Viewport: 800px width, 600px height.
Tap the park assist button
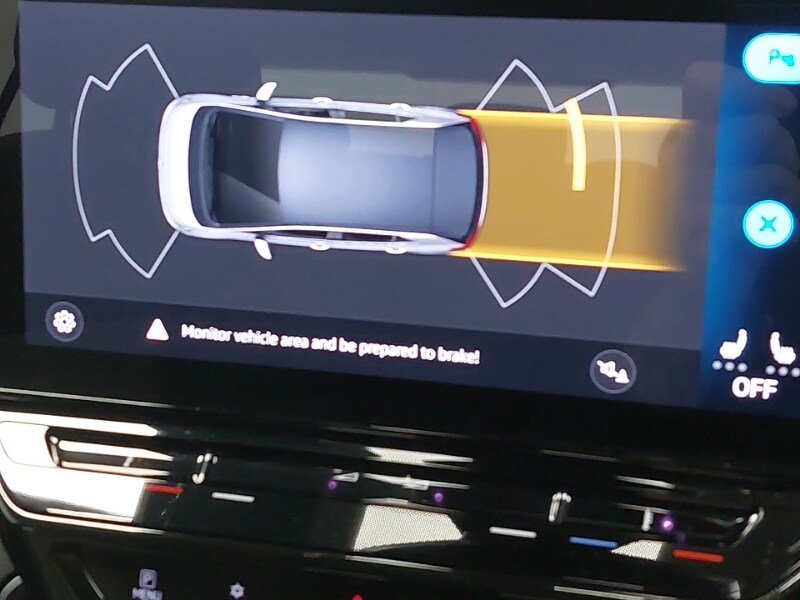pyautogui.click(x=773, y=59)
